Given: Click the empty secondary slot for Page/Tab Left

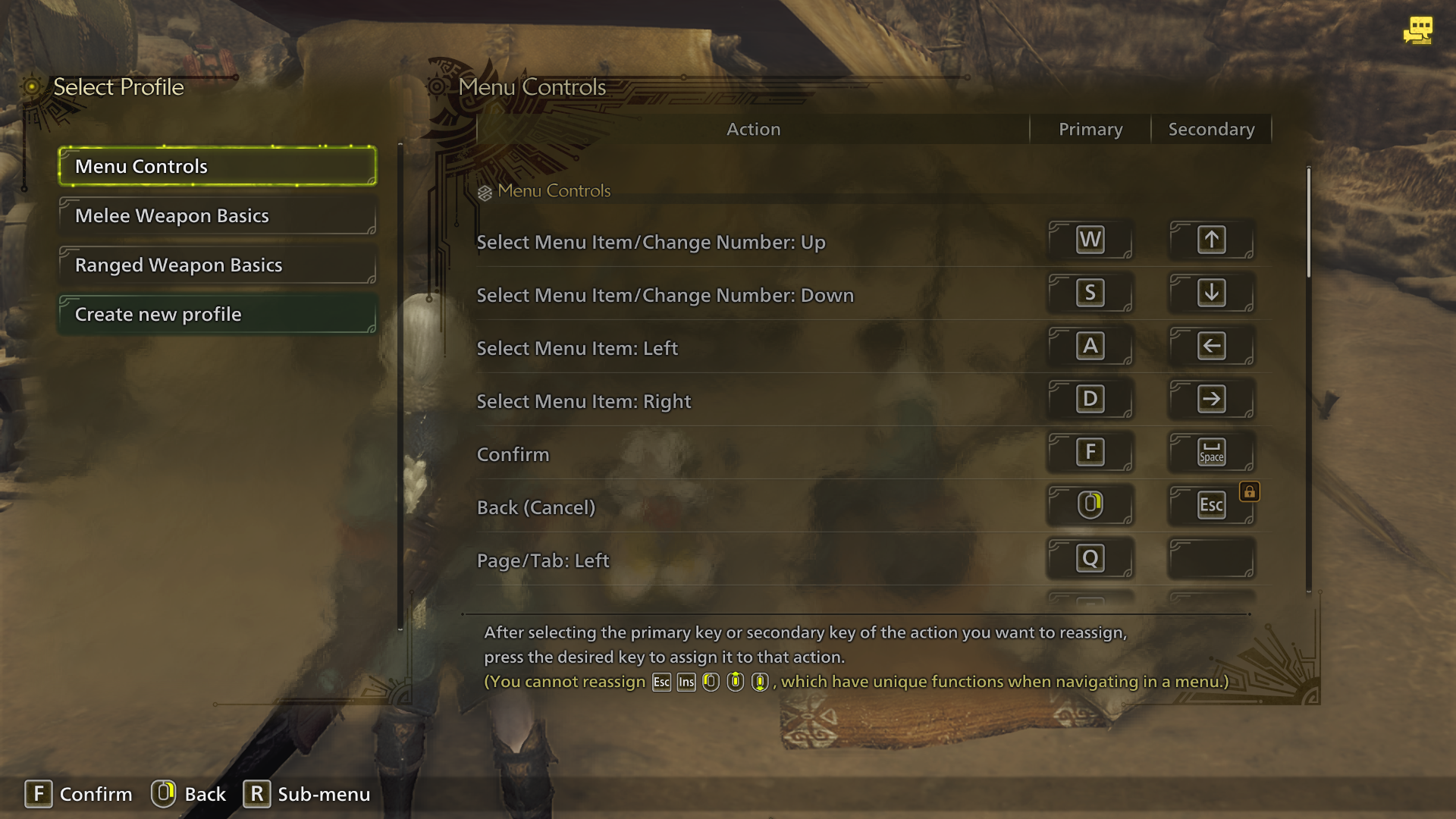Looking at the screenshot, I should coord(1211,557).
